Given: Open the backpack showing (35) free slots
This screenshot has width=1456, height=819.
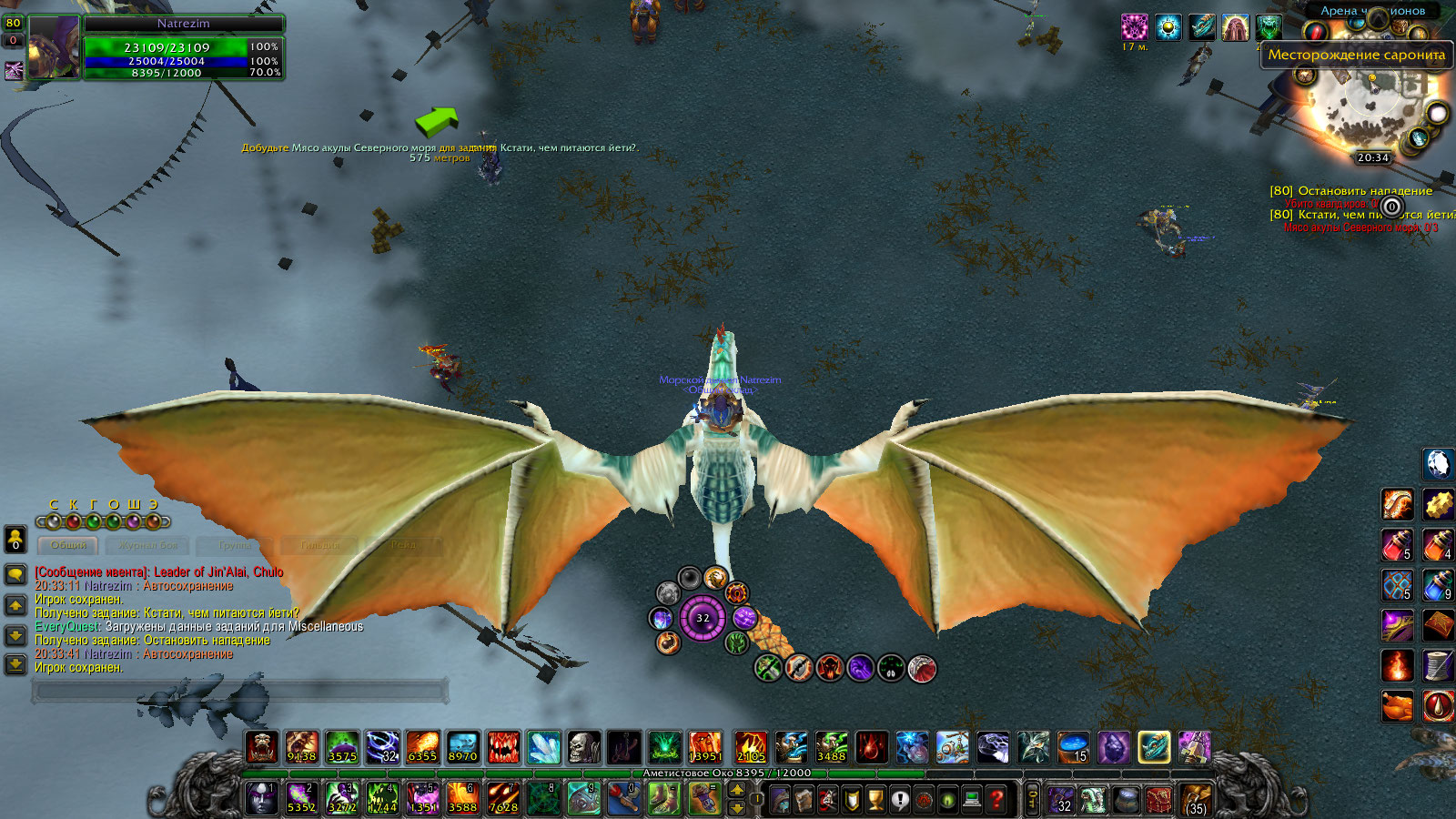Looking at the screenshot, I should click(x=1196, y=800).
